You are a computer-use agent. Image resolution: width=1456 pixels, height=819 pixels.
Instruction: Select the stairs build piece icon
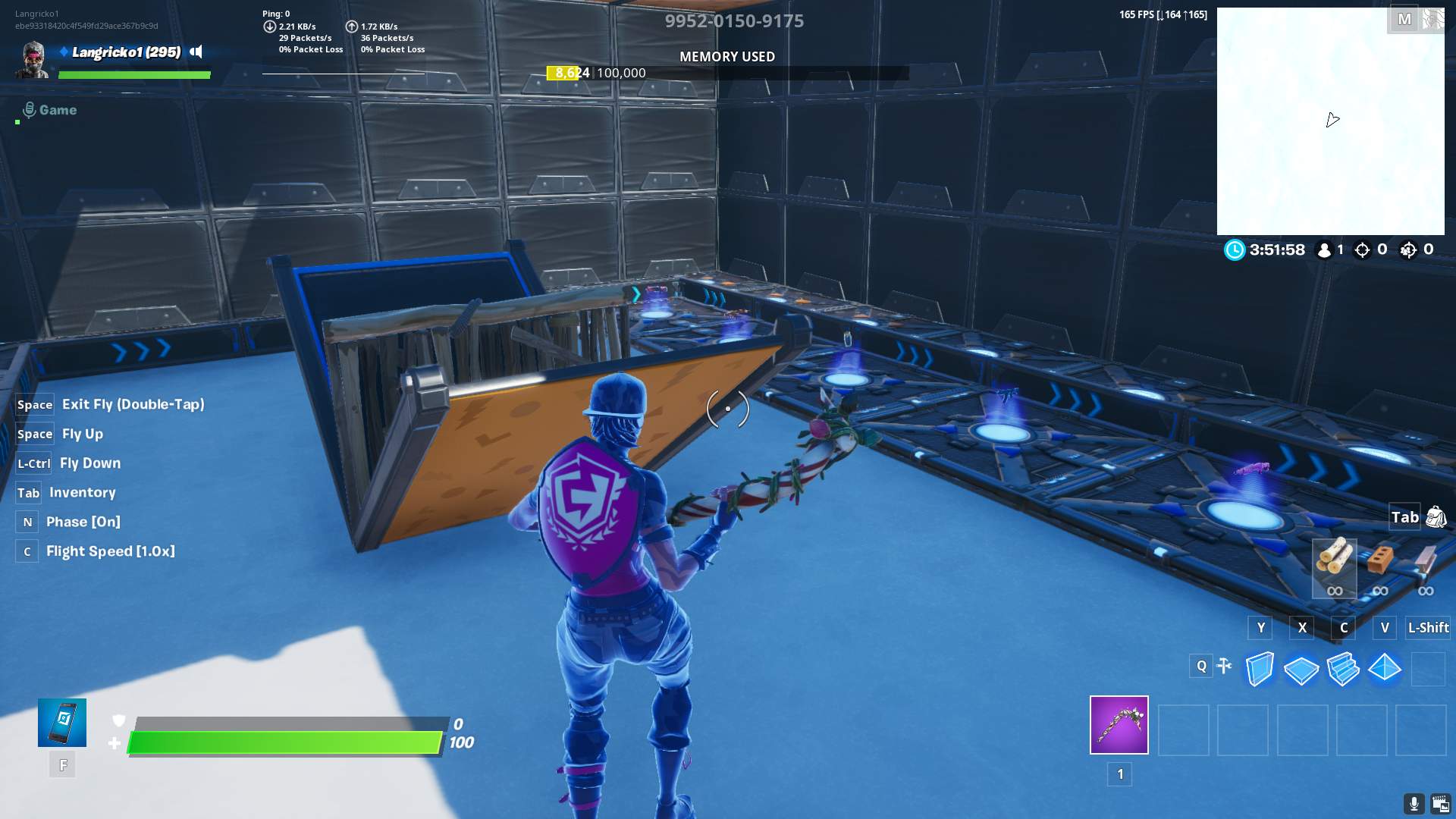[1343, 667]
